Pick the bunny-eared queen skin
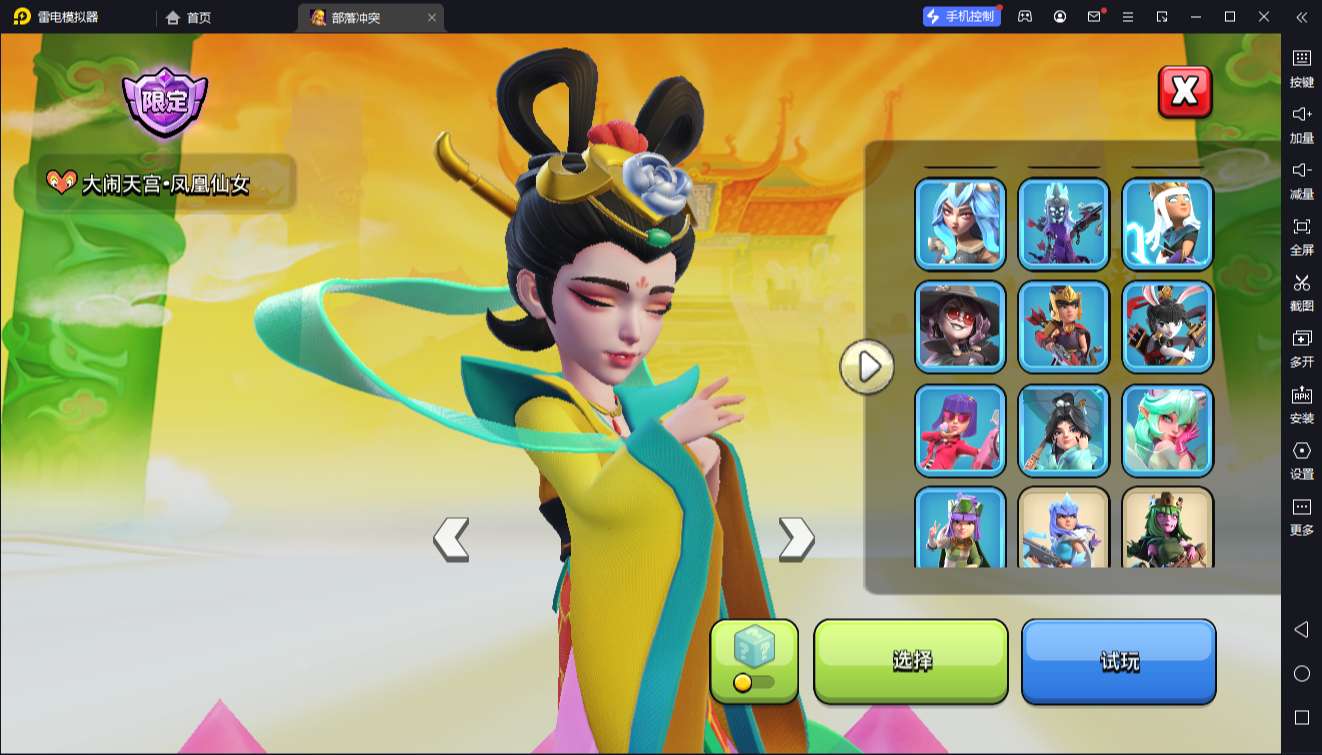This screenshot has height=755, width=1322. point(1167,327)
